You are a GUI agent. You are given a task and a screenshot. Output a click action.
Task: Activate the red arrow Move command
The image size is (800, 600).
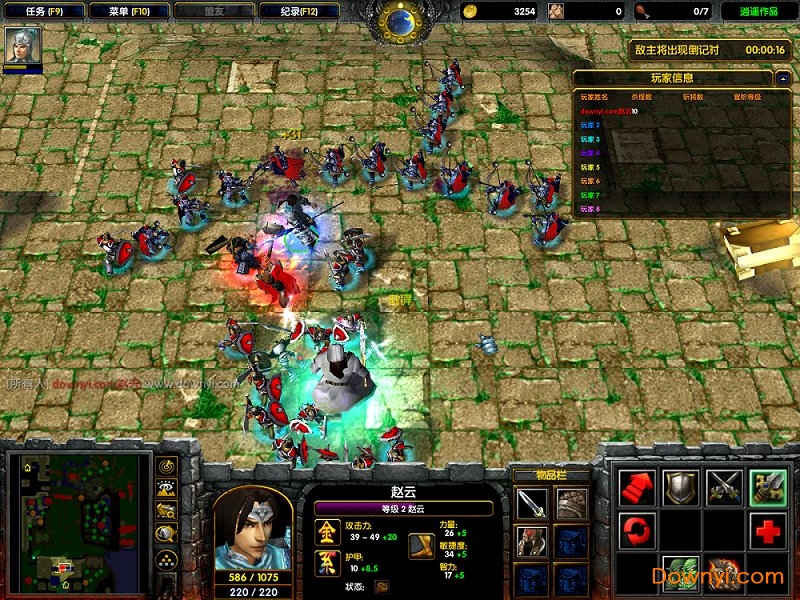pos(637,487)
